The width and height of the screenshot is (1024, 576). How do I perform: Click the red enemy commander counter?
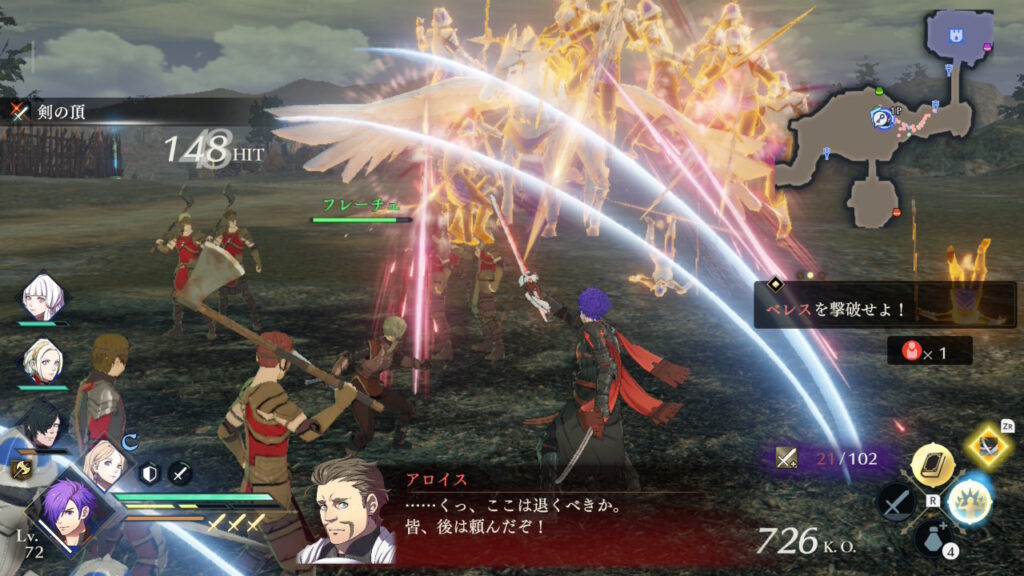point(928,351)
